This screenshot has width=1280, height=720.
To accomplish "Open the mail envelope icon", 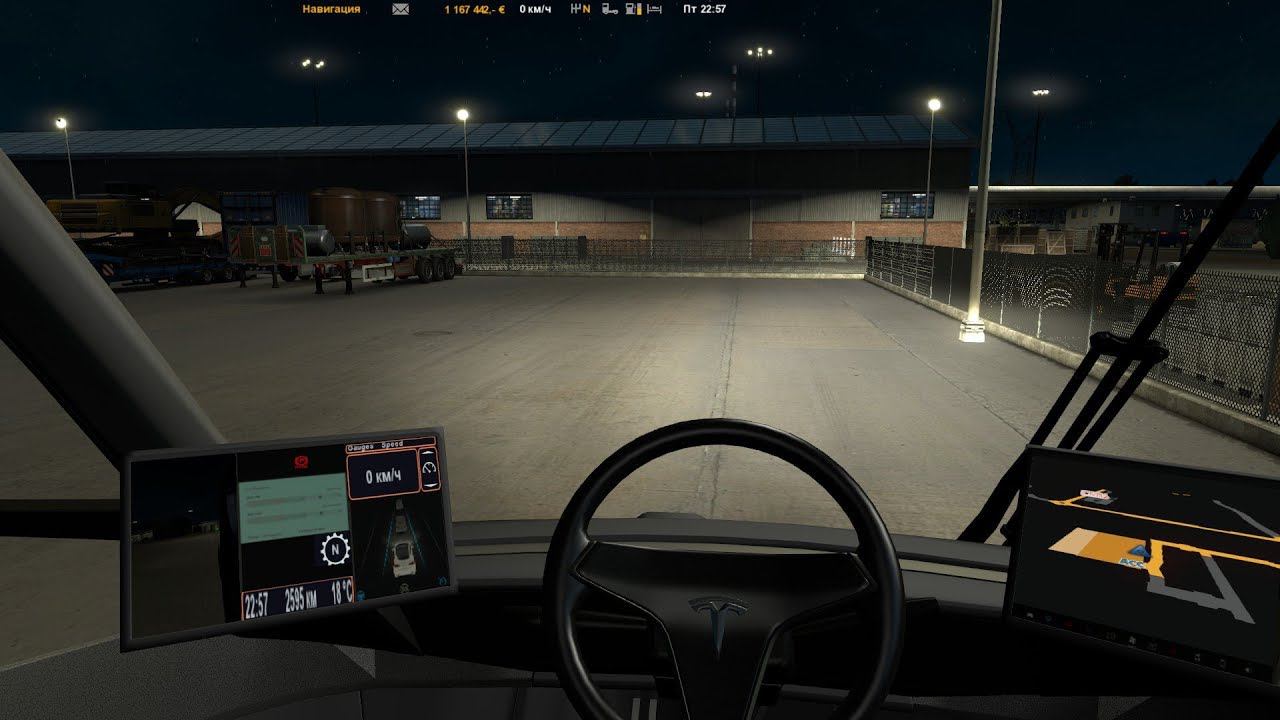I will click(400, 9).
